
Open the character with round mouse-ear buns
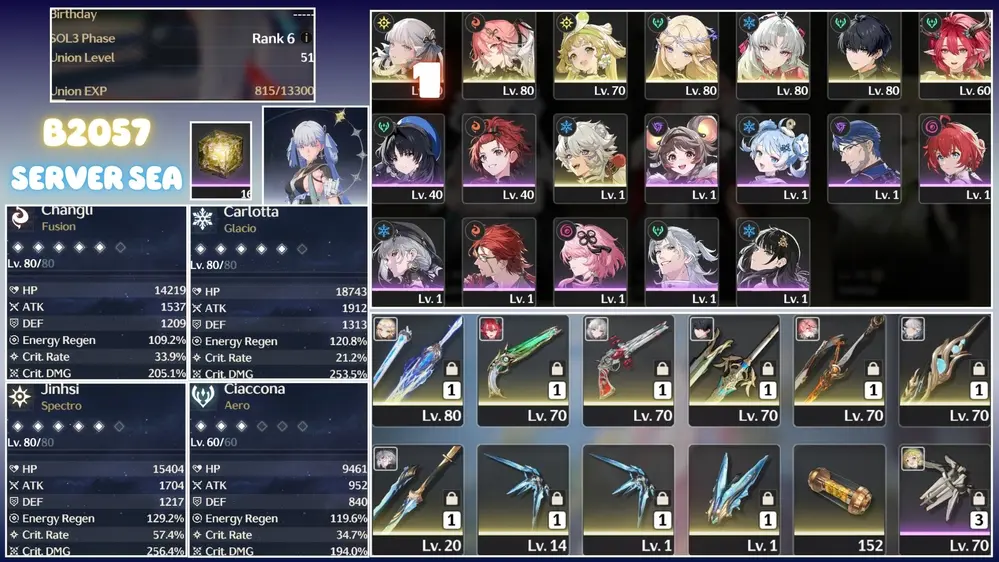(682, 158)
